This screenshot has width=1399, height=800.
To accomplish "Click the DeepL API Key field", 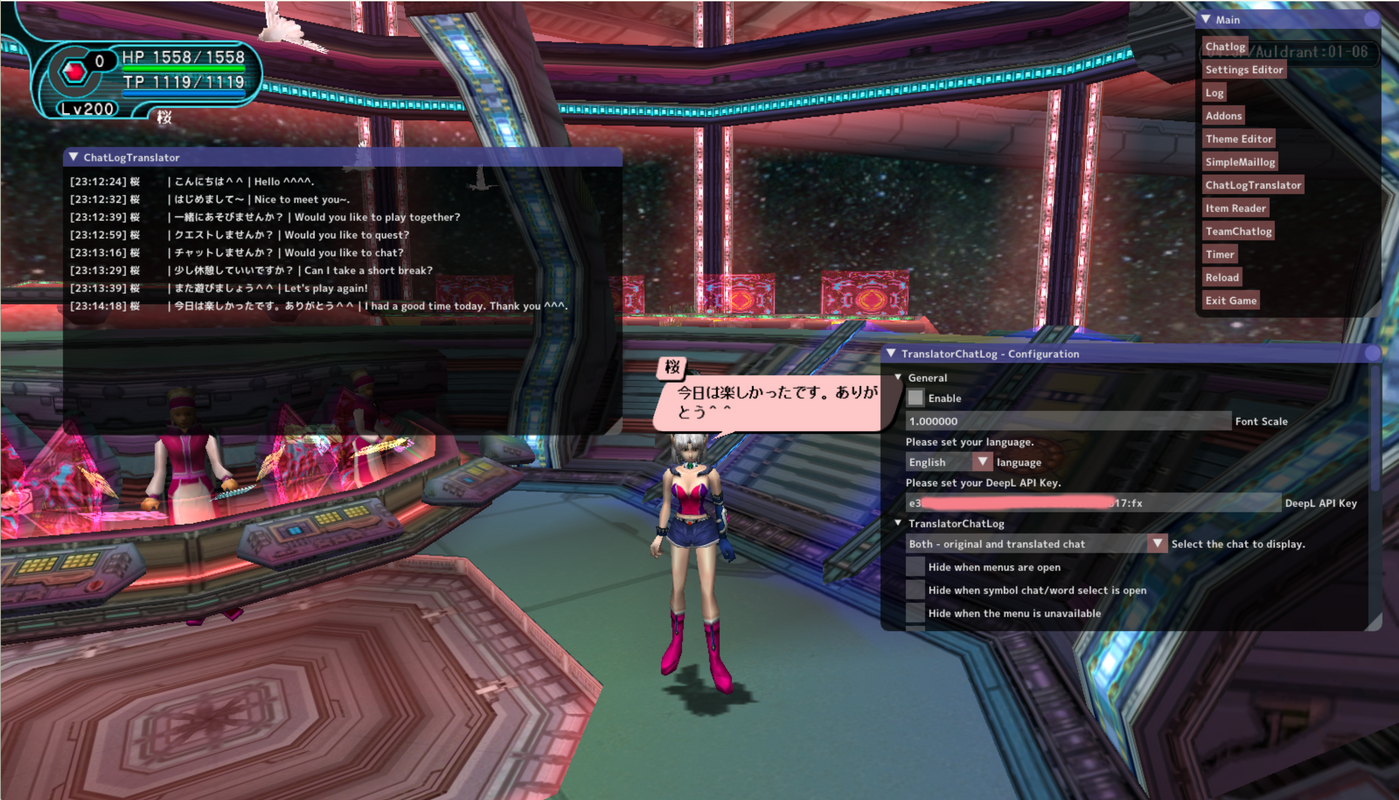I will pyautogui.click(x=1092, y=503).
